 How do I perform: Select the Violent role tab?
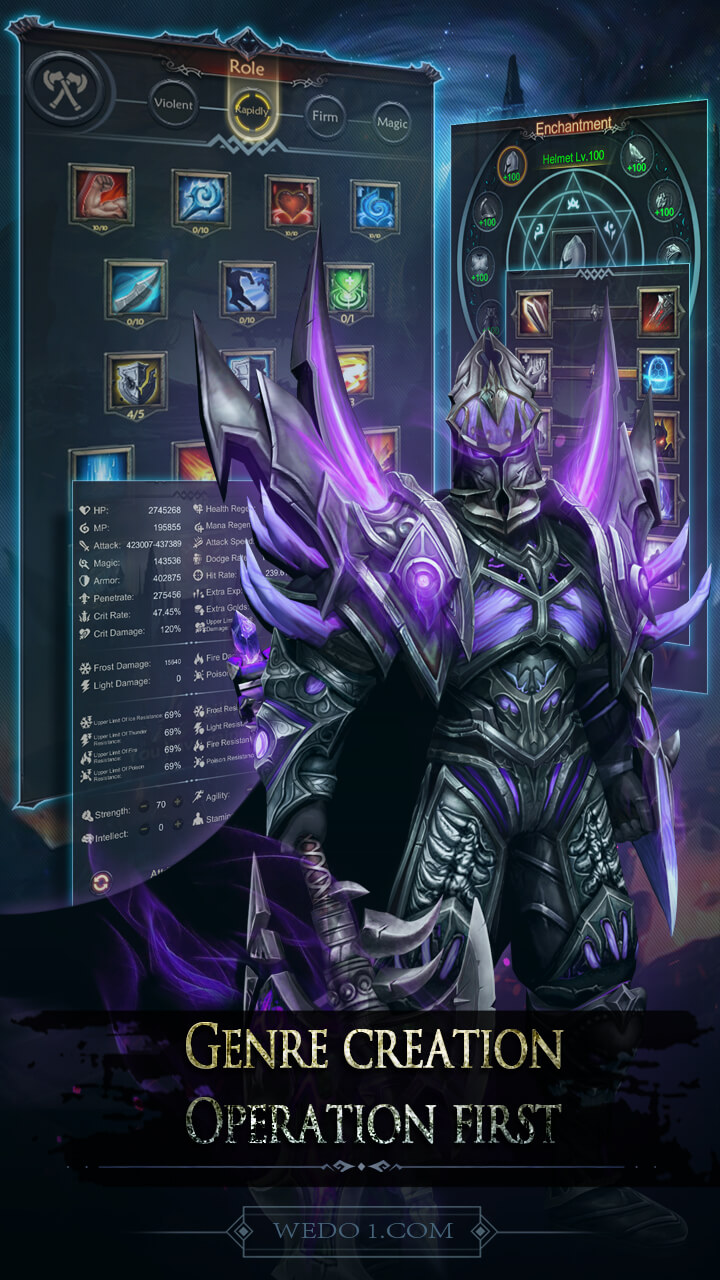(173, 101)
